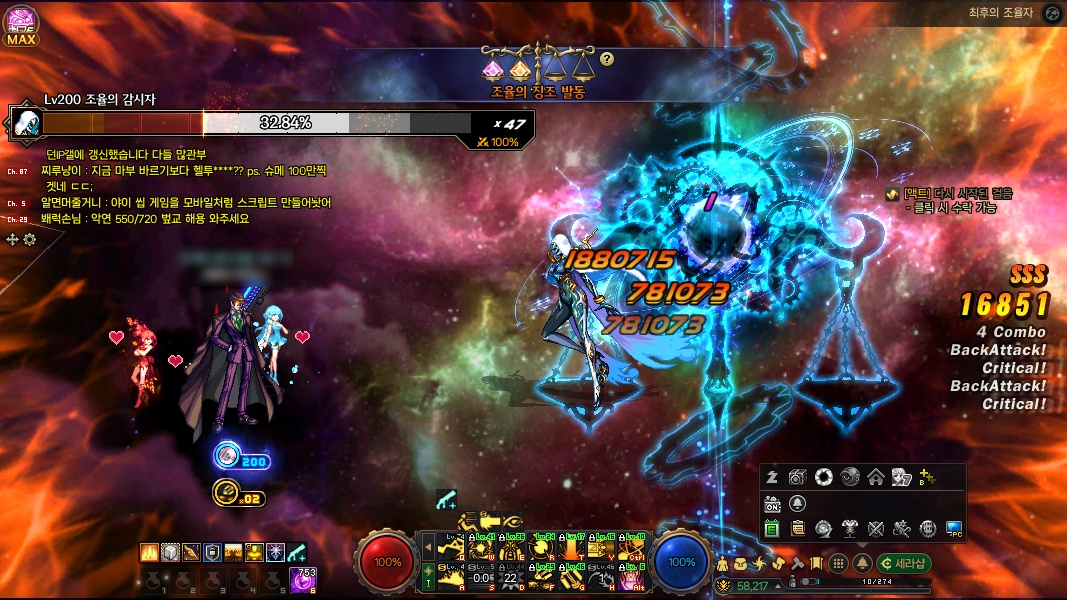This screenshot has width=1067, height=600.
Task: Open the green 세라샵 cash shop button
Action: click(903, 563)
